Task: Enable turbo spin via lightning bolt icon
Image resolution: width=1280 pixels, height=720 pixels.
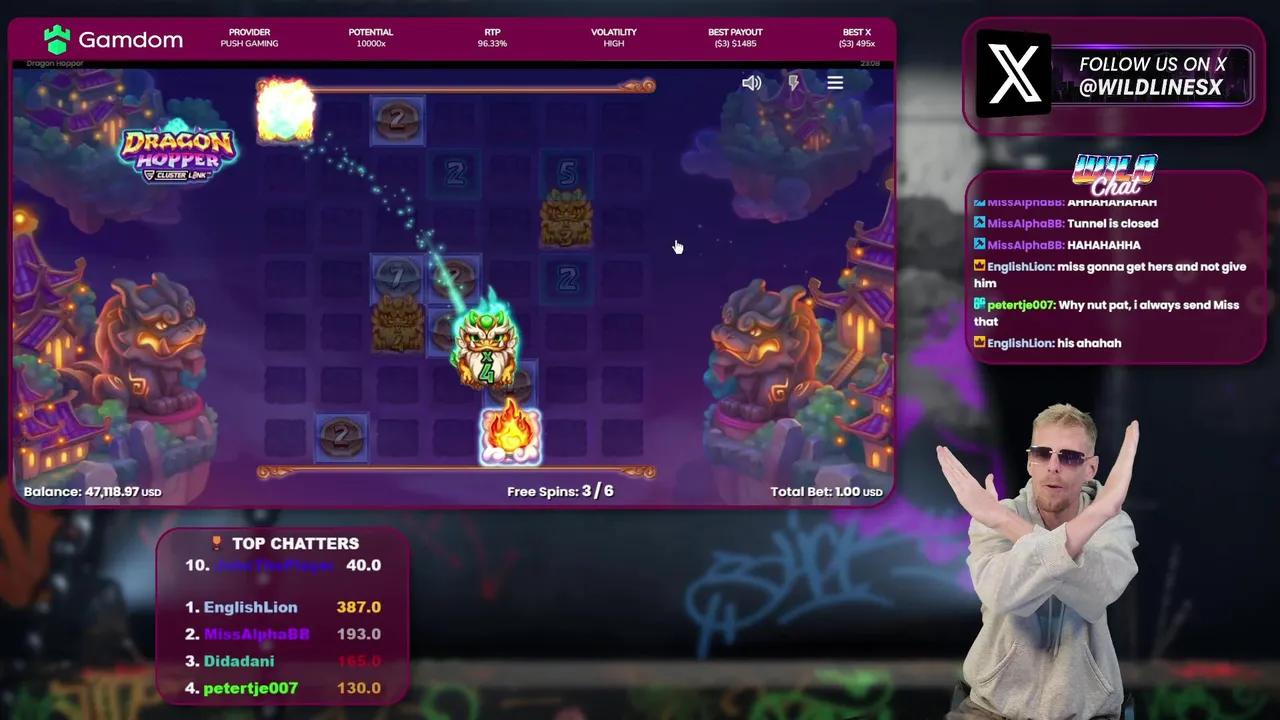Action: pyautogui.click(x=793, y=82)
